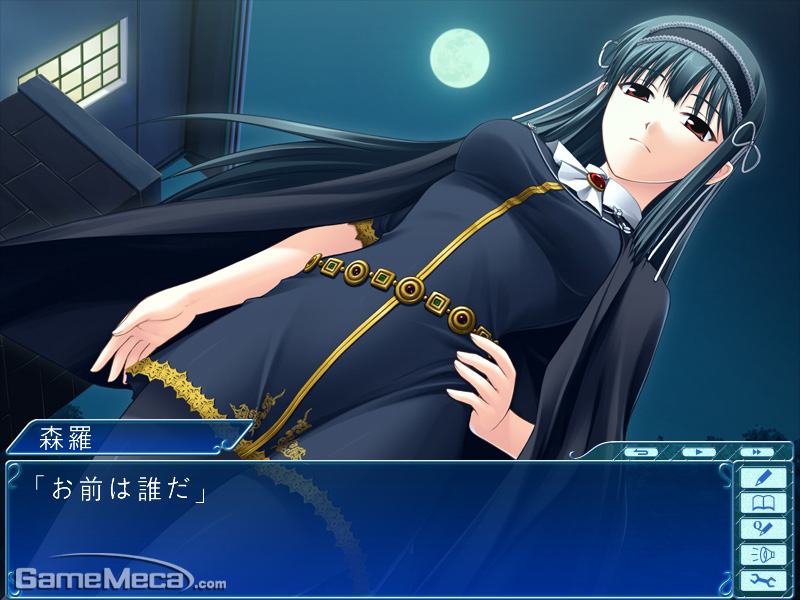Start auto-play with the single triangle button
The image size is (800, 600).
click(697, 452)
